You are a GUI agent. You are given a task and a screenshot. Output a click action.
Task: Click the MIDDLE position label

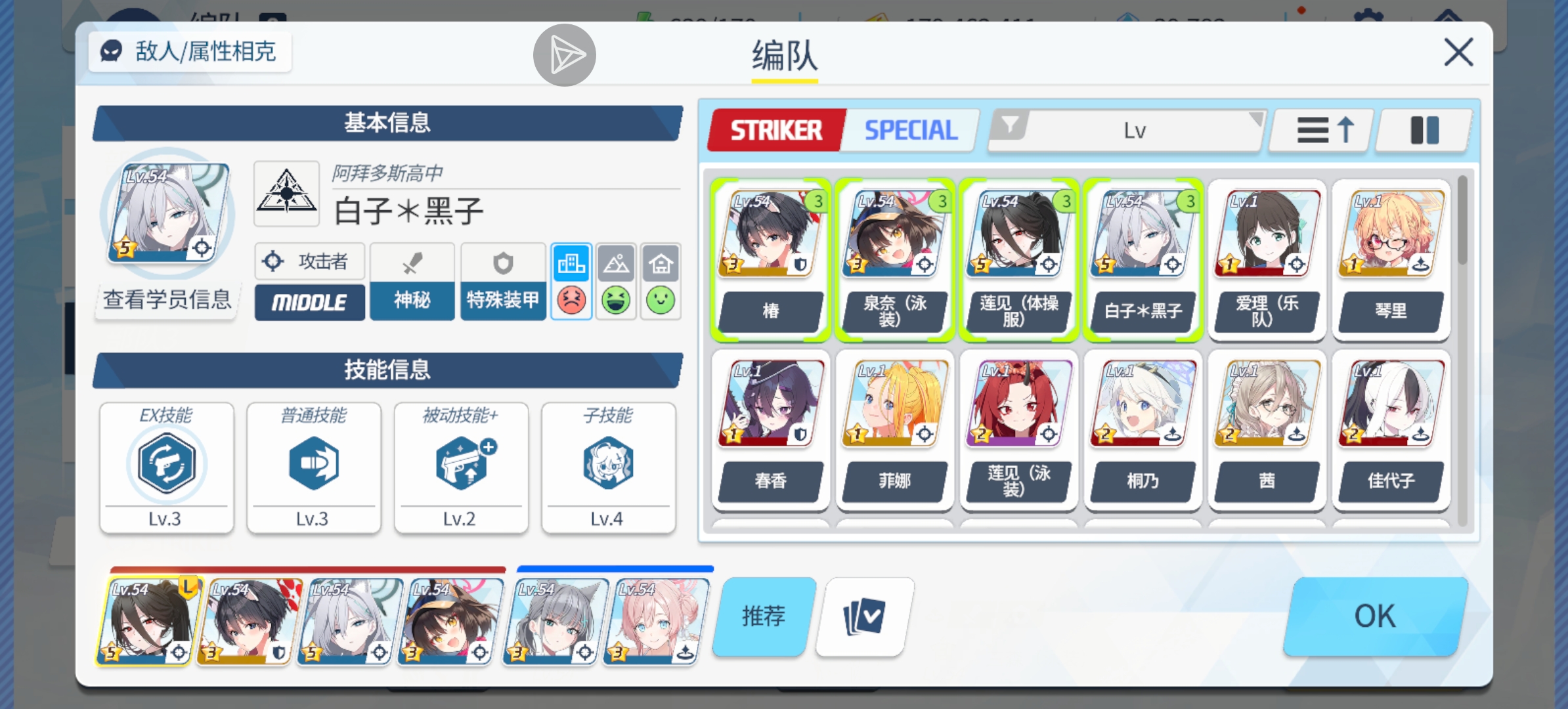(x=309, y=302)
